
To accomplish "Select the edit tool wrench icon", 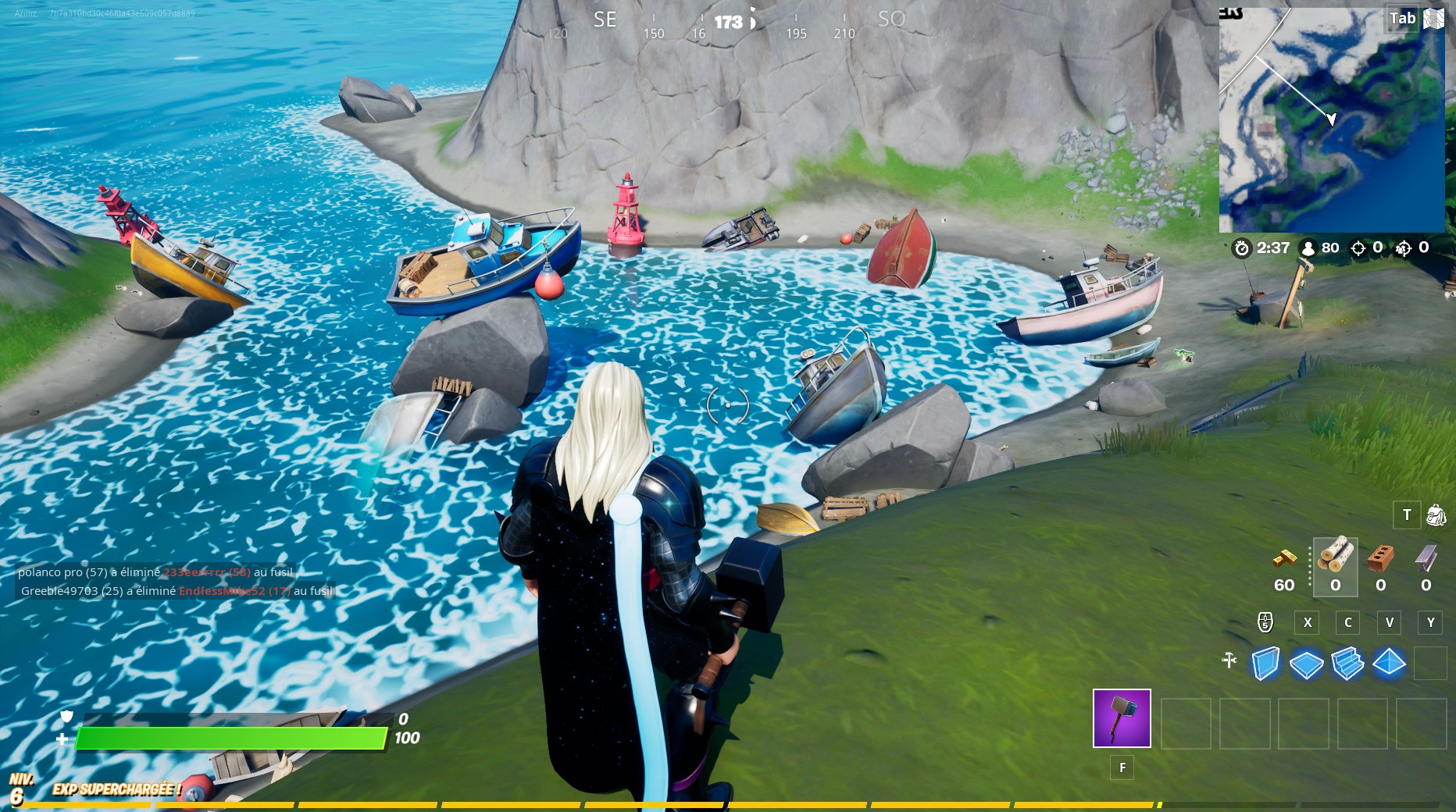I will (x=1229, y=660).
